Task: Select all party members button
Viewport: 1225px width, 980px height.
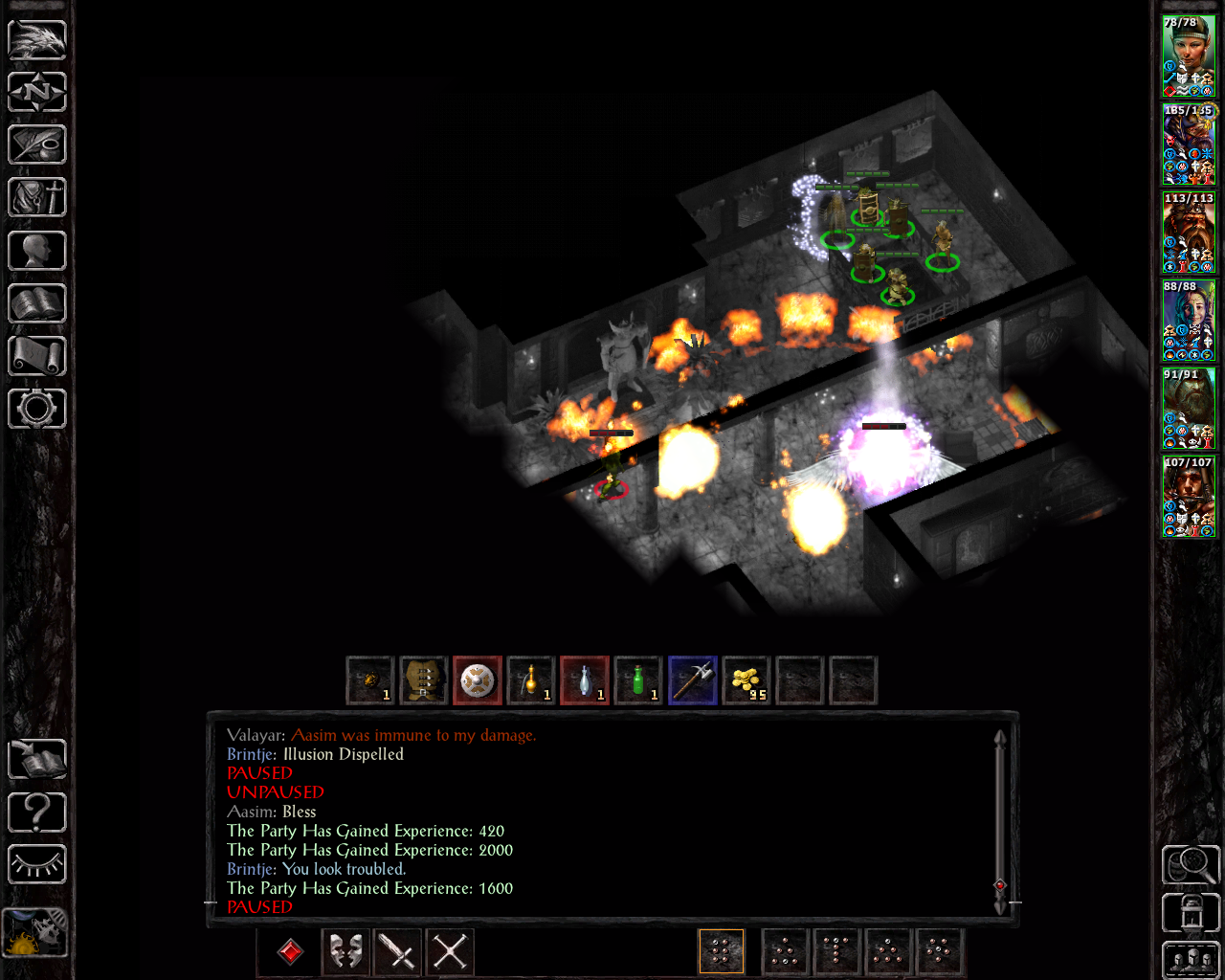Action: point(1191,961)
